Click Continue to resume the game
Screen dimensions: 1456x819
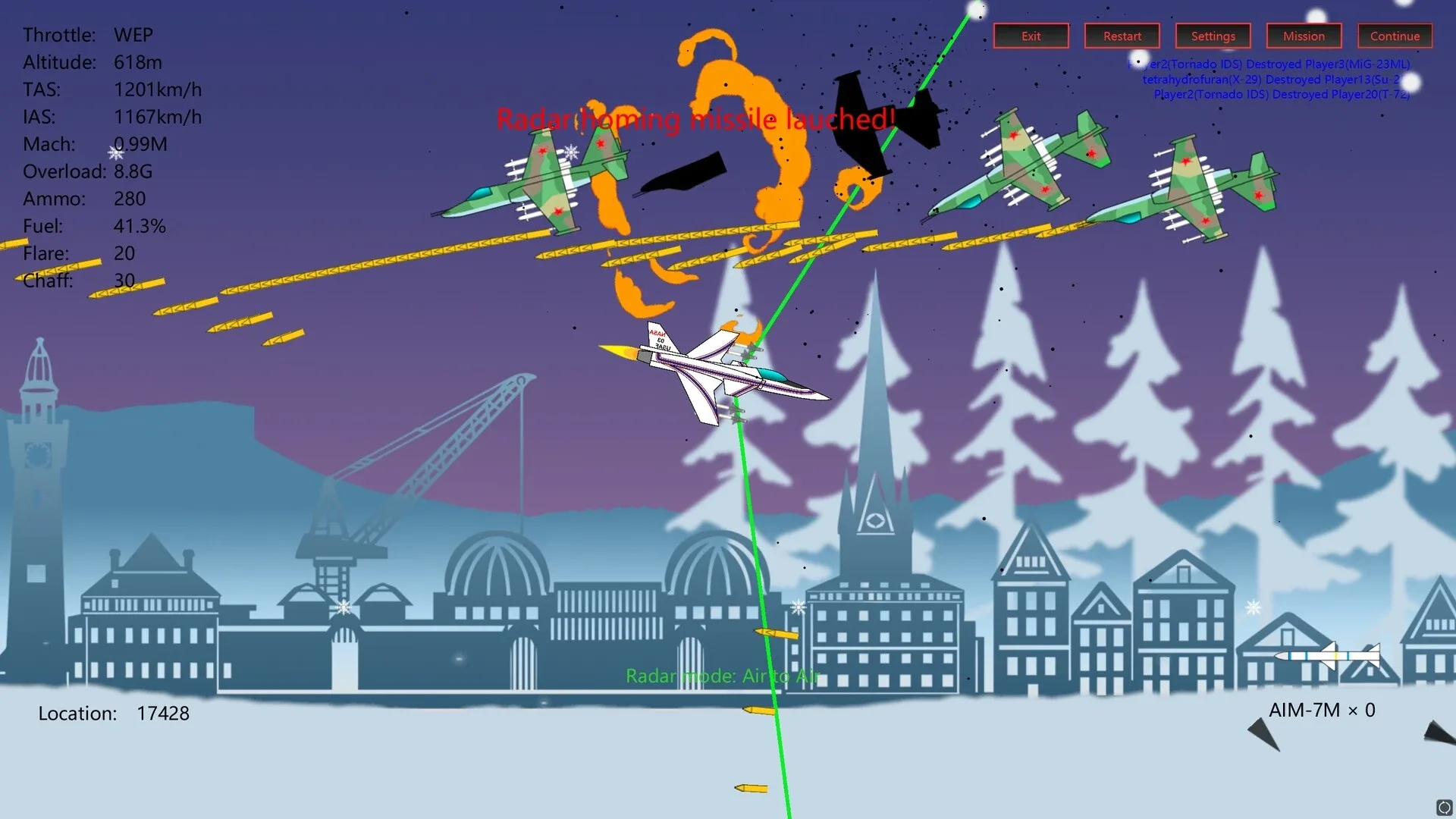pyautogui.click(x=1394, y=36)
